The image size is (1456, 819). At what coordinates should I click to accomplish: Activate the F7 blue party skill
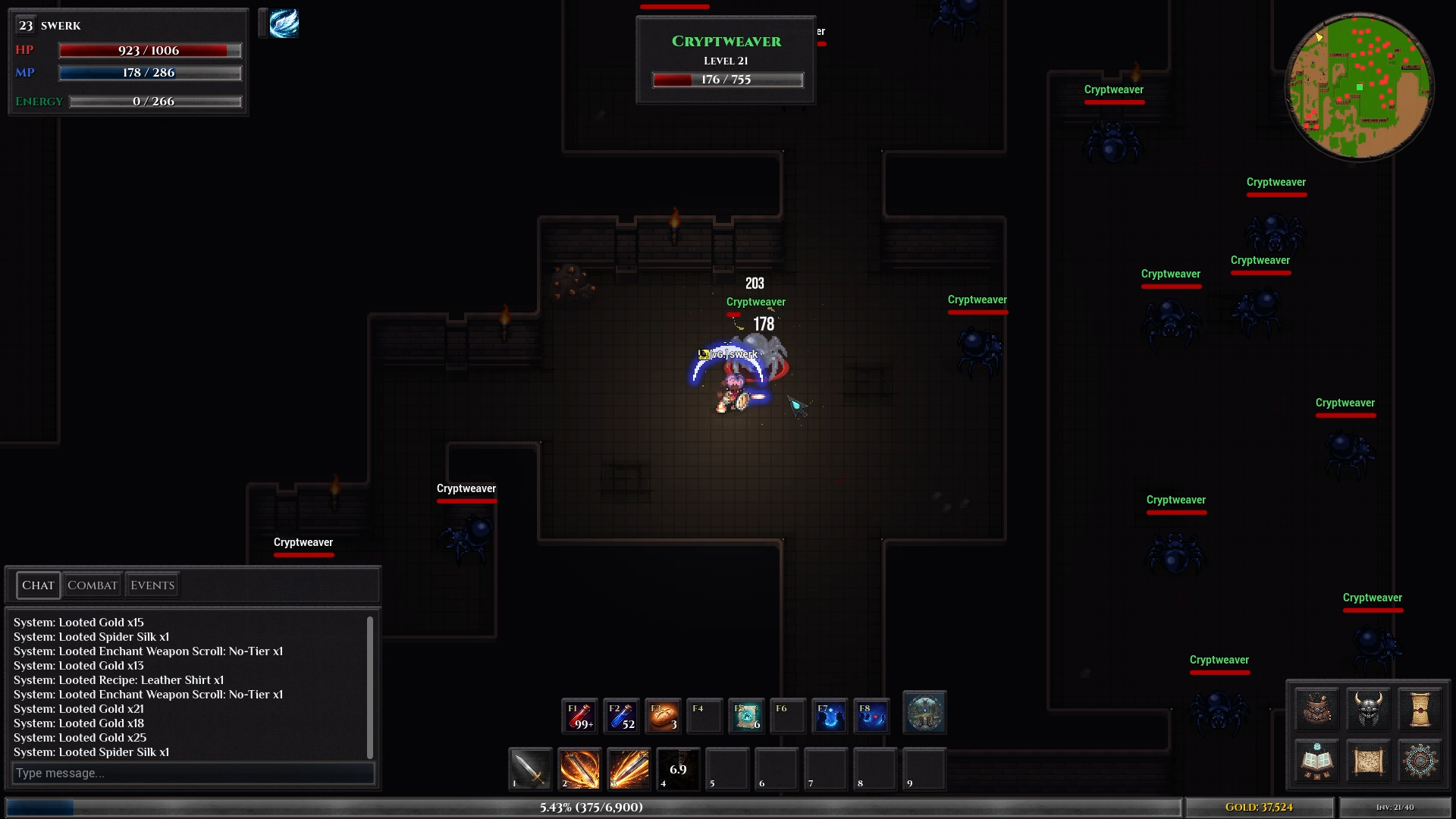[829, 716]
